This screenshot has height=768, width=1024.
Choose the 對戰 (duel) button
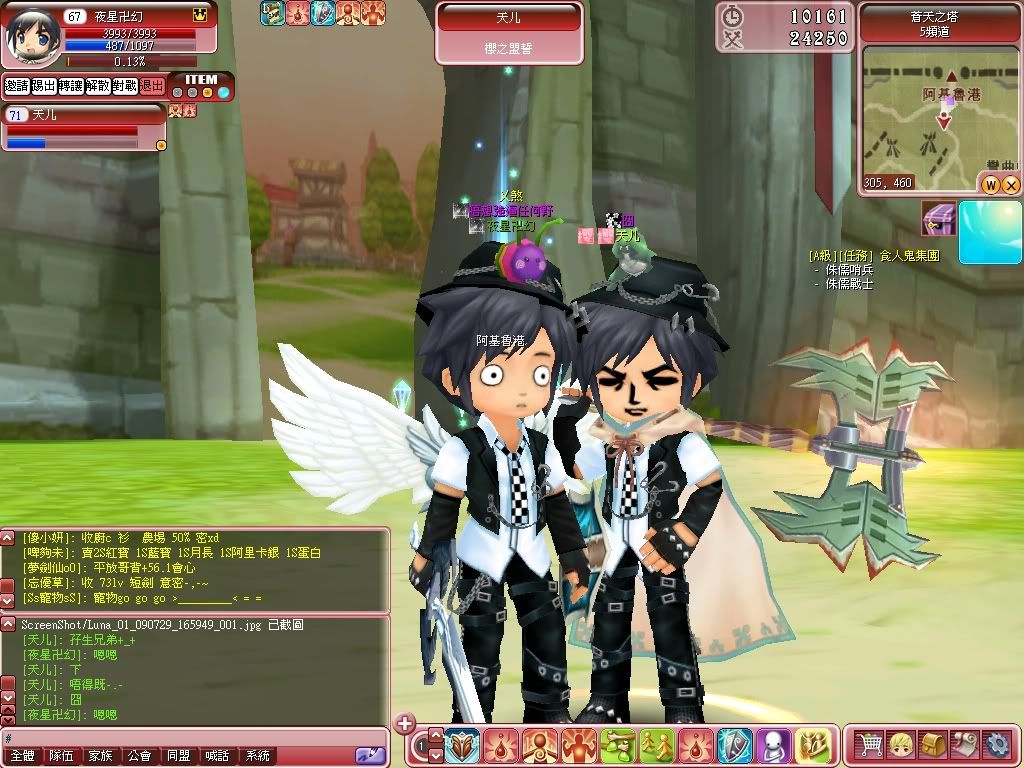pos(125,86)
